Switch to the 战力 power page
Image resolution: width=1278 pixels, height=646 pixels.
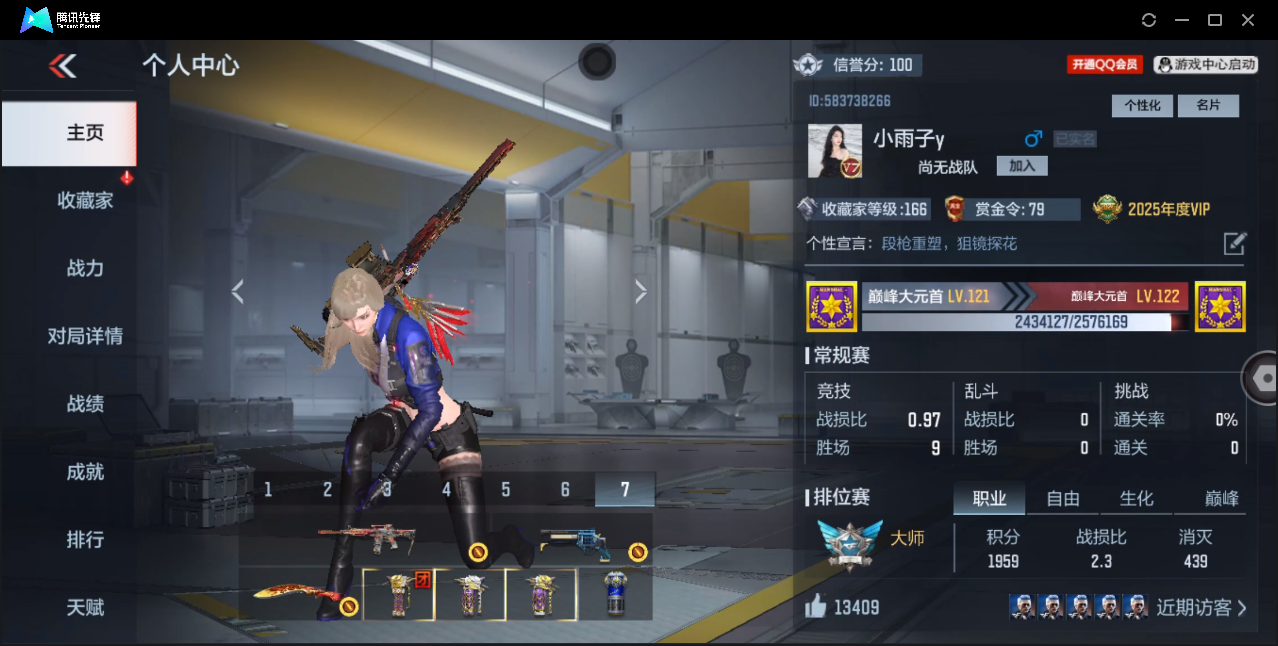[x=85, y=268]
